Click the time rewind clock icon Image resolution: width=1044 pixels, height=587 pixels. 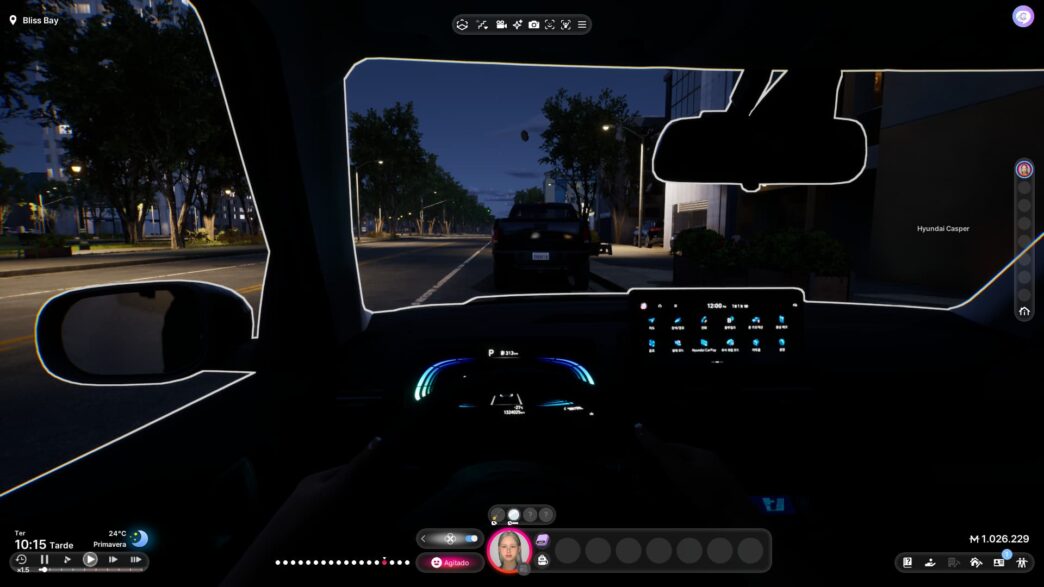[21, 560]
